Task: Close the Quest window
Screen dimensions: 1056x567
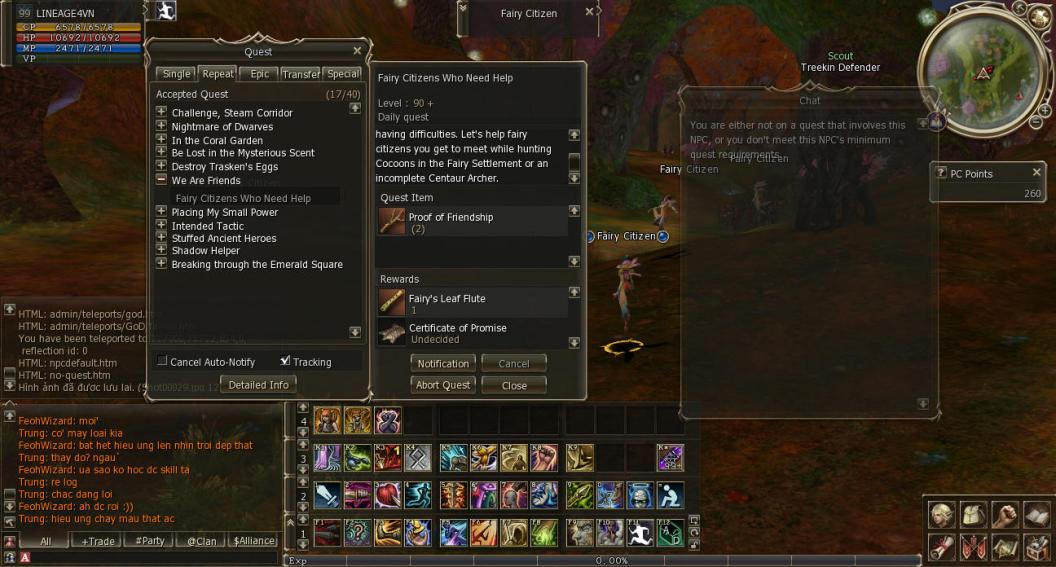Action: (x=357, y=51)
